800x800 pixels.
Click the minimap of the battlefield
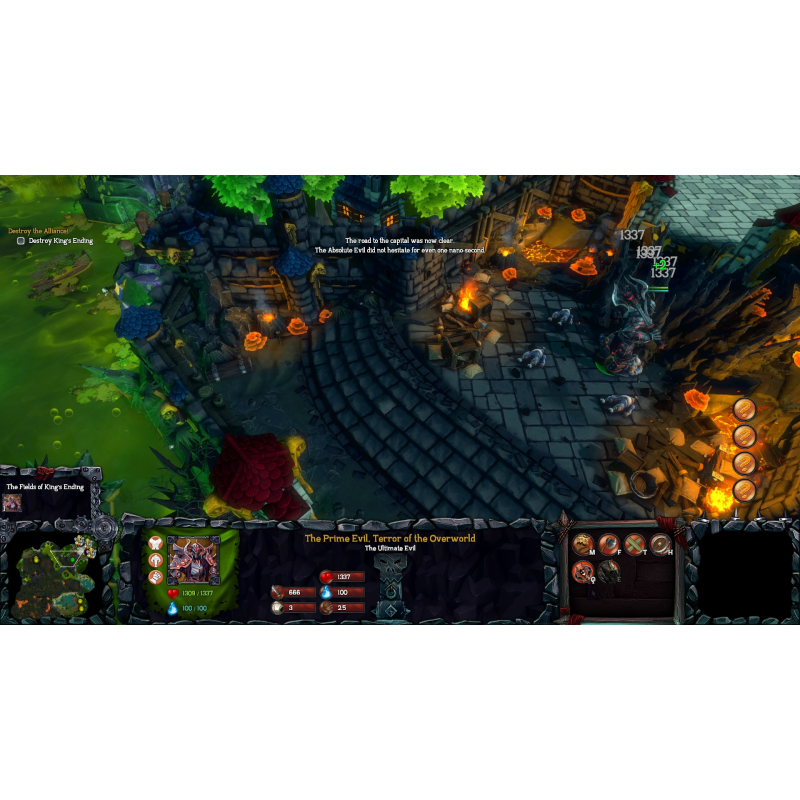click(x=55, y=576)
